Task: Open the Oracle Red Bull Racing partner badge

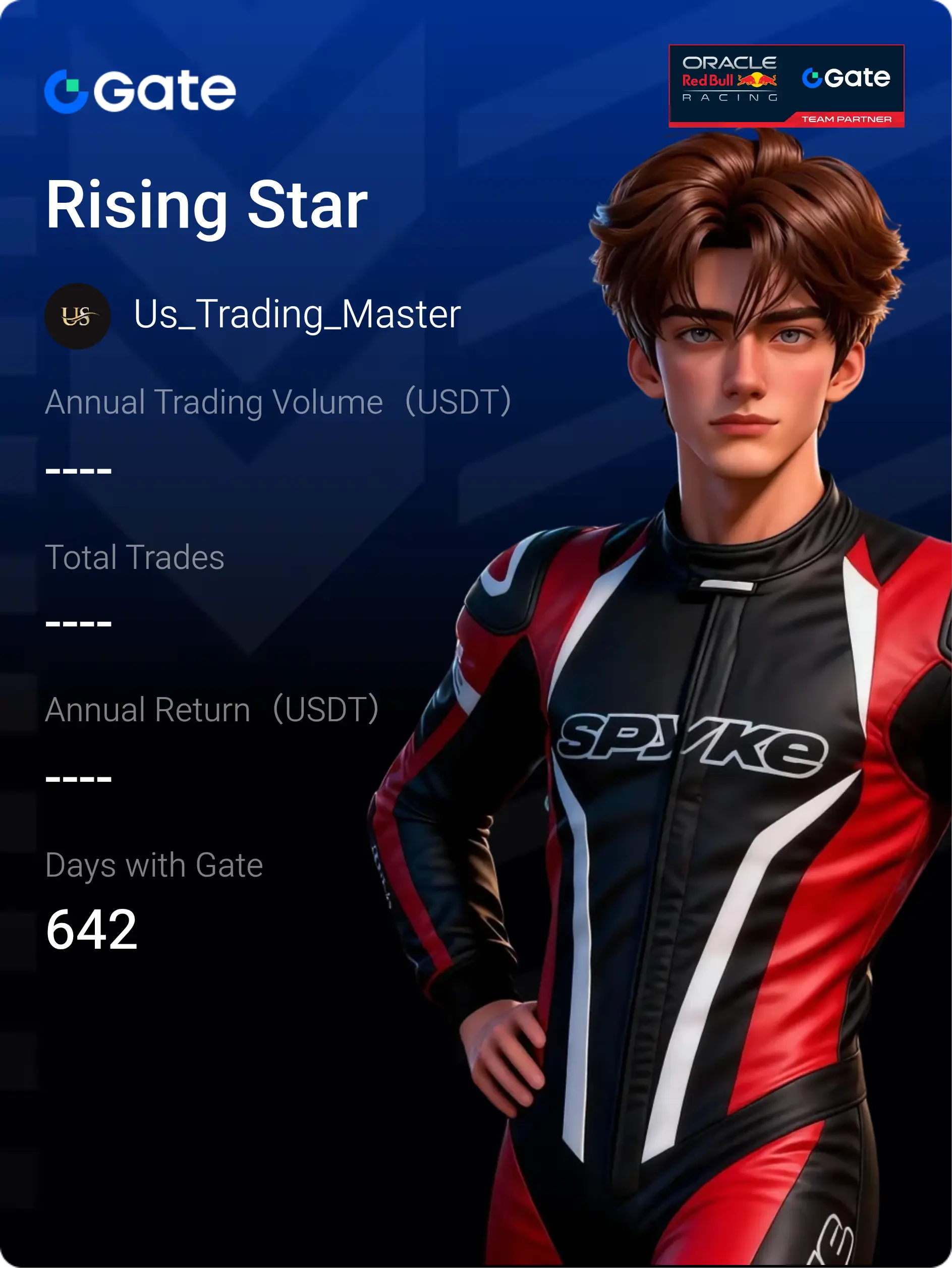Action: (x=786, y=85)
